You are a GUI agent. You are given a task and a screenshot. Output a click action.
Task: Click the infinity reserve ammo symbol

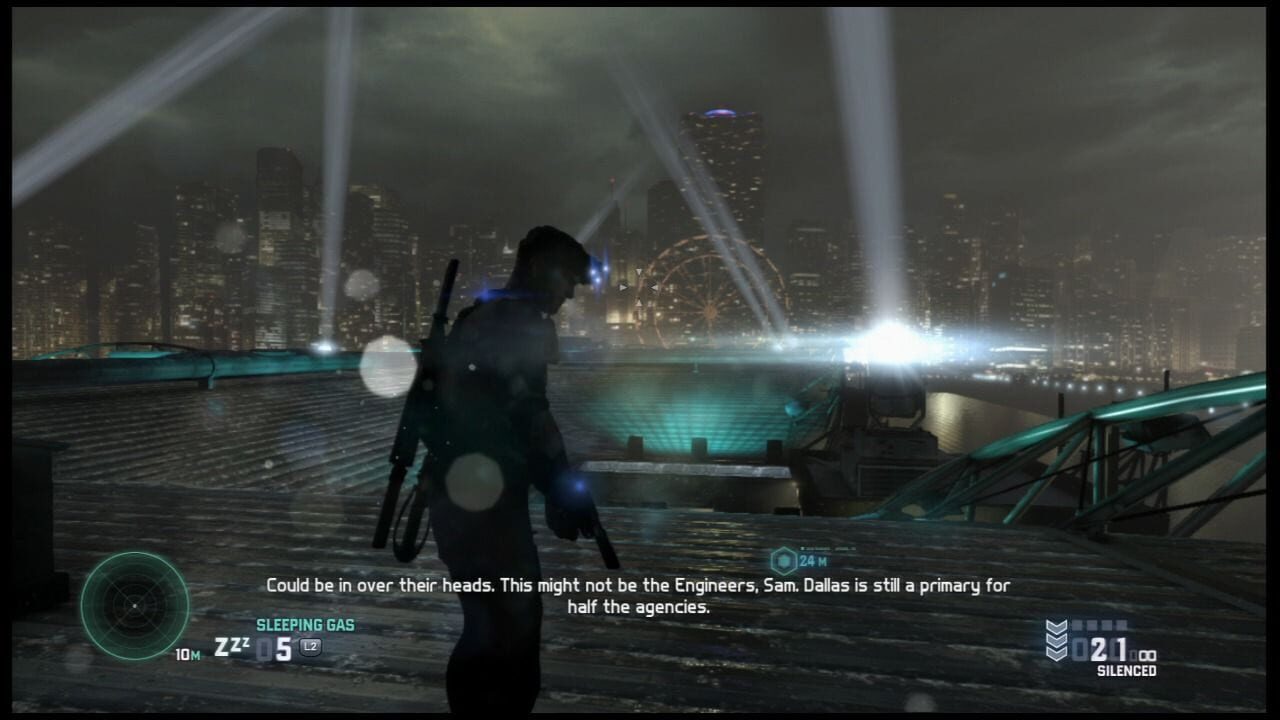[1146, 654]
